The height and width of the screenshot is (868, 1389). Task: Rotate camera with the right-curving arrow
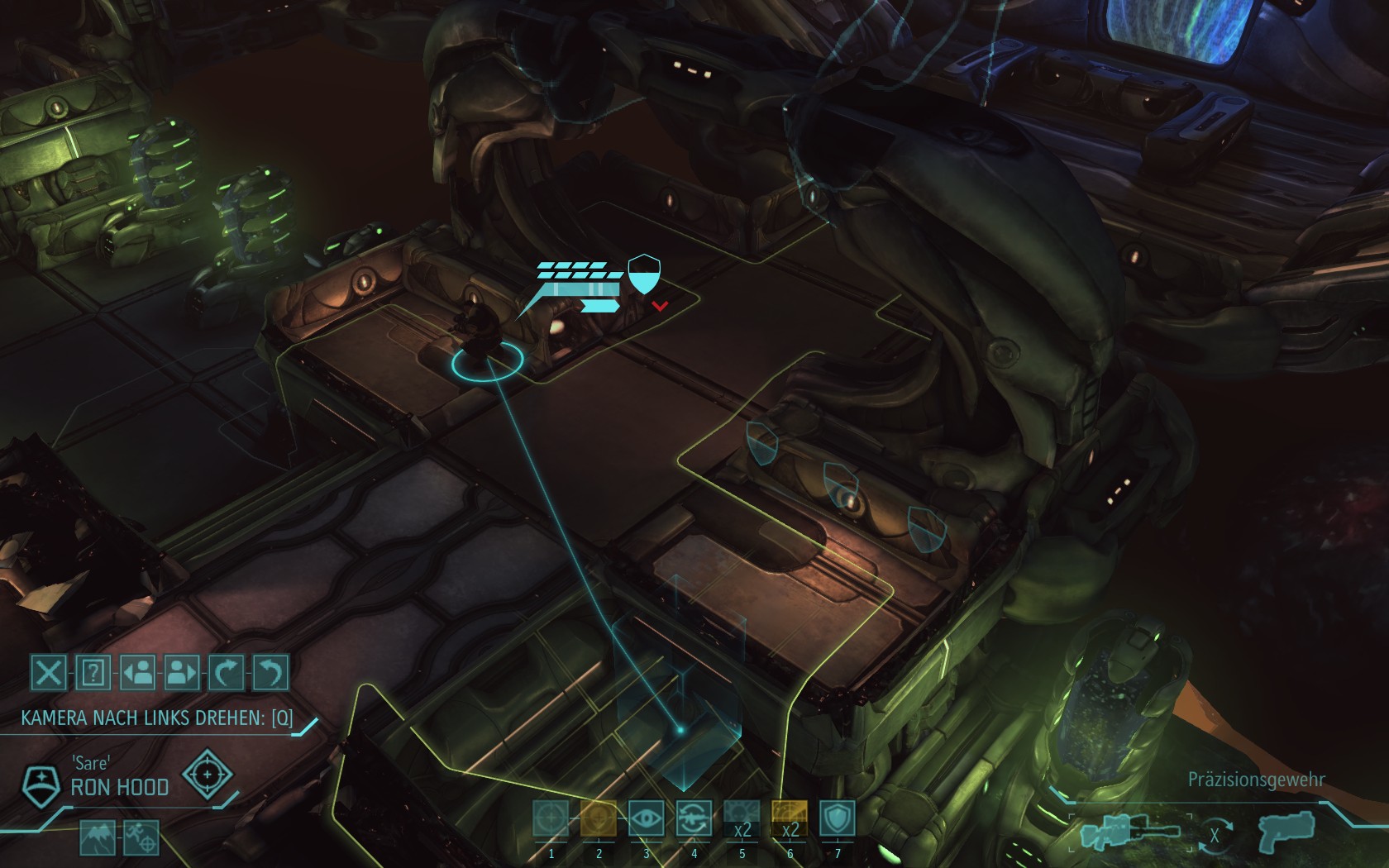(227, 673)
